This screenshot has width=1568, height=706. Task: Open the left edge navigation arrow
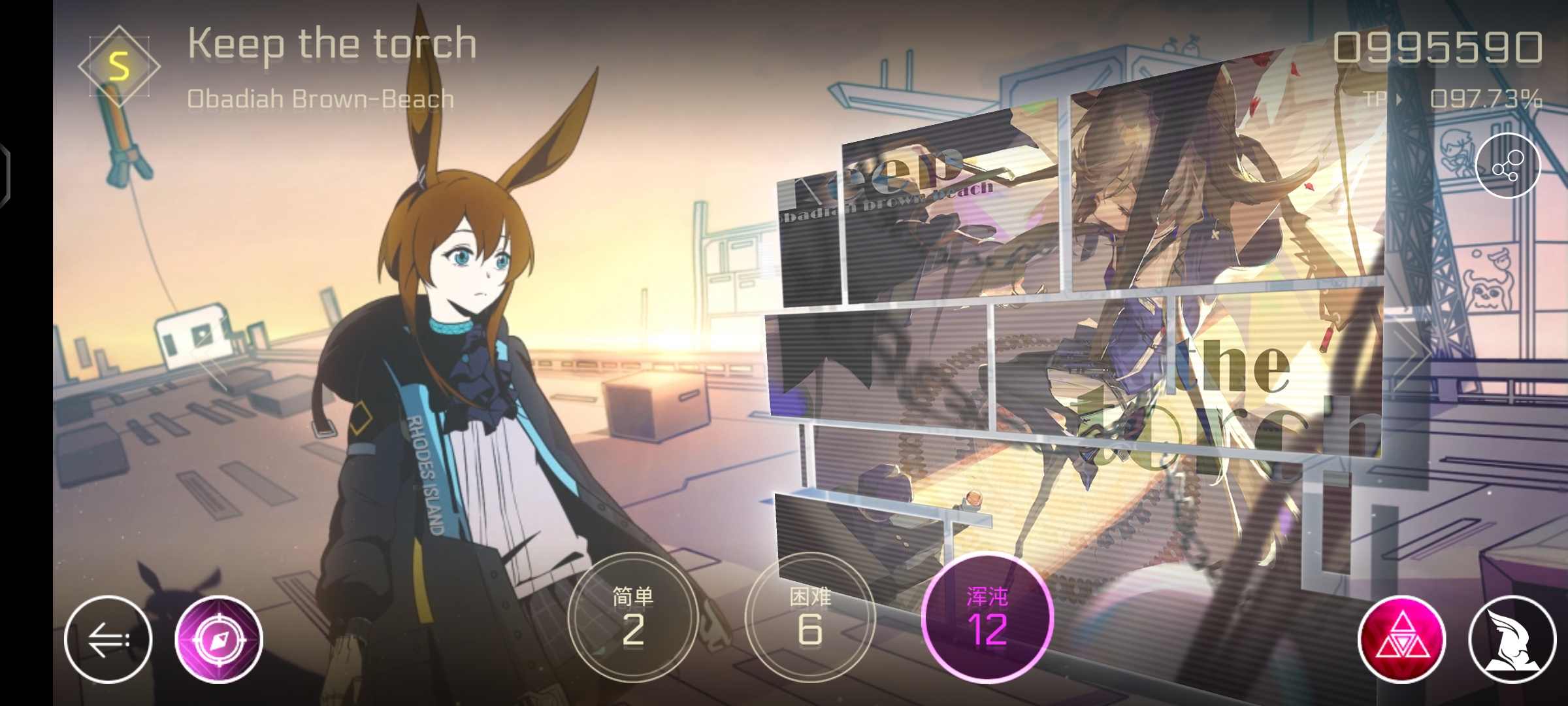5,173
